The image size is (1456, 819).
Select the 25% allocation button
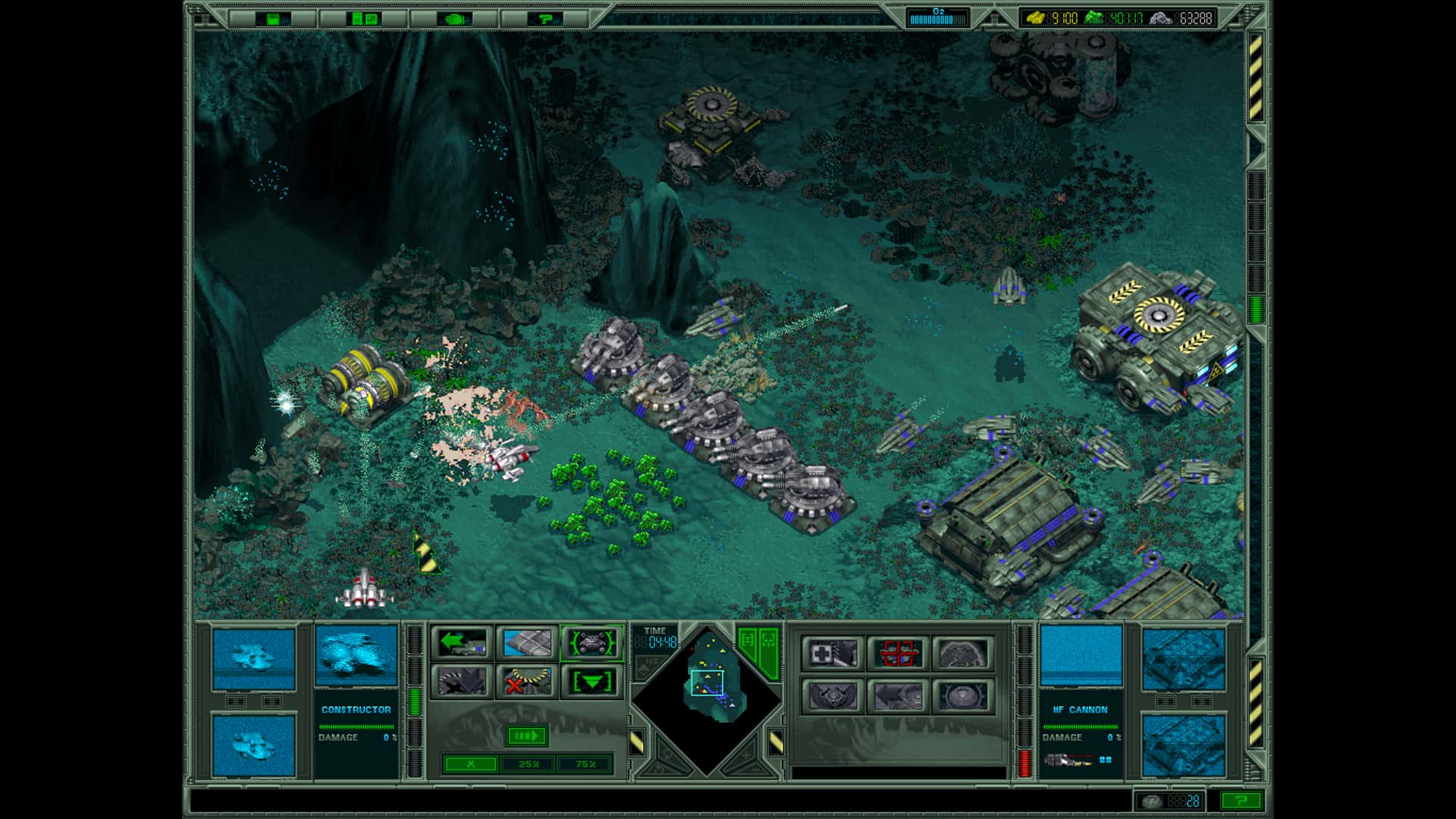coord(529,765)
